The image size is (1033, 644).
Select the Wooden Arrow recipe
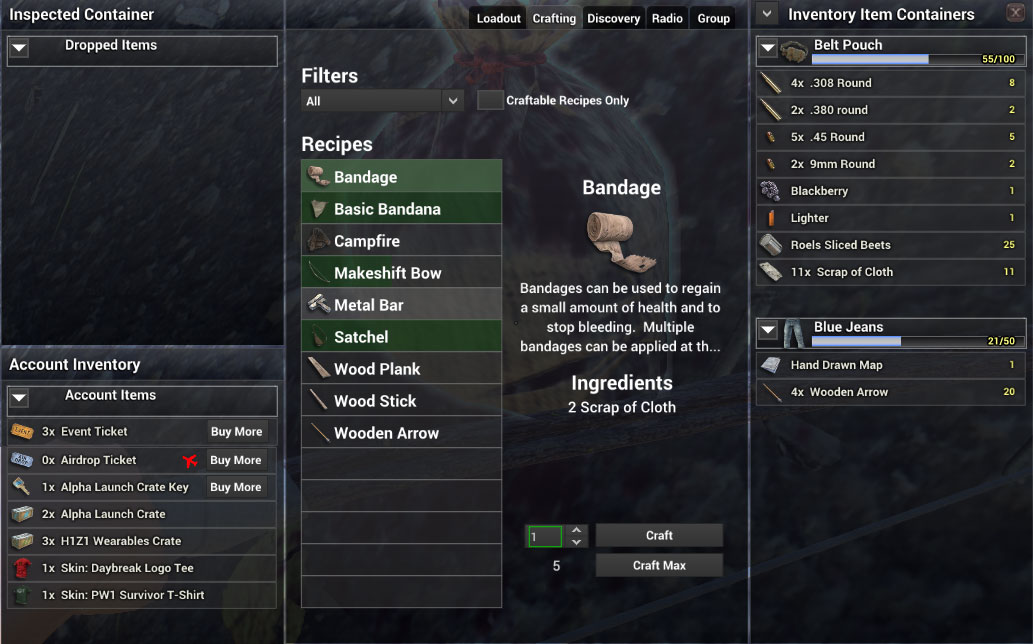coord(401,433)
